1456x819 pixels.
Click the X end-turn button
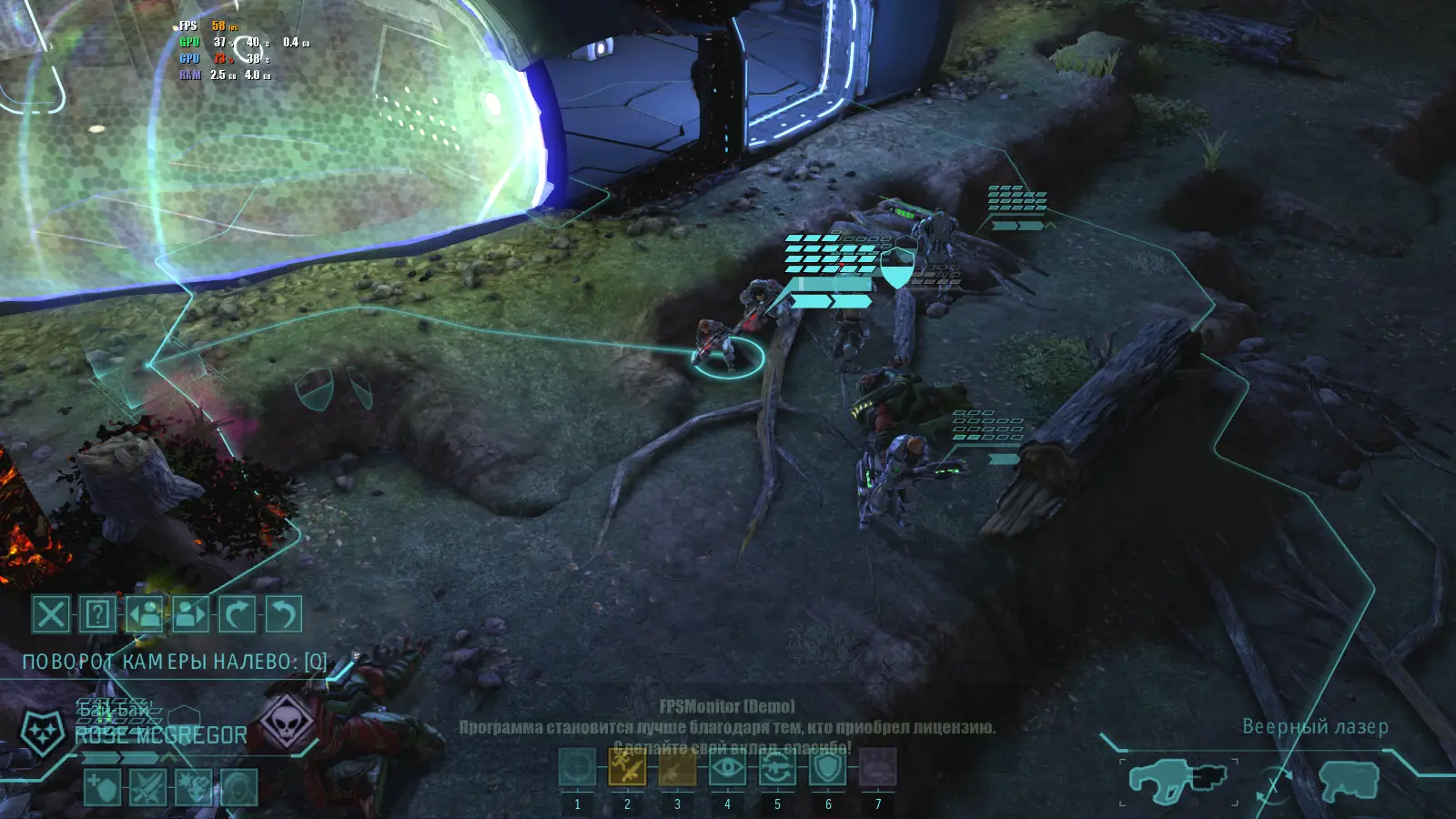pyautogui.click(x=51, y=614)
